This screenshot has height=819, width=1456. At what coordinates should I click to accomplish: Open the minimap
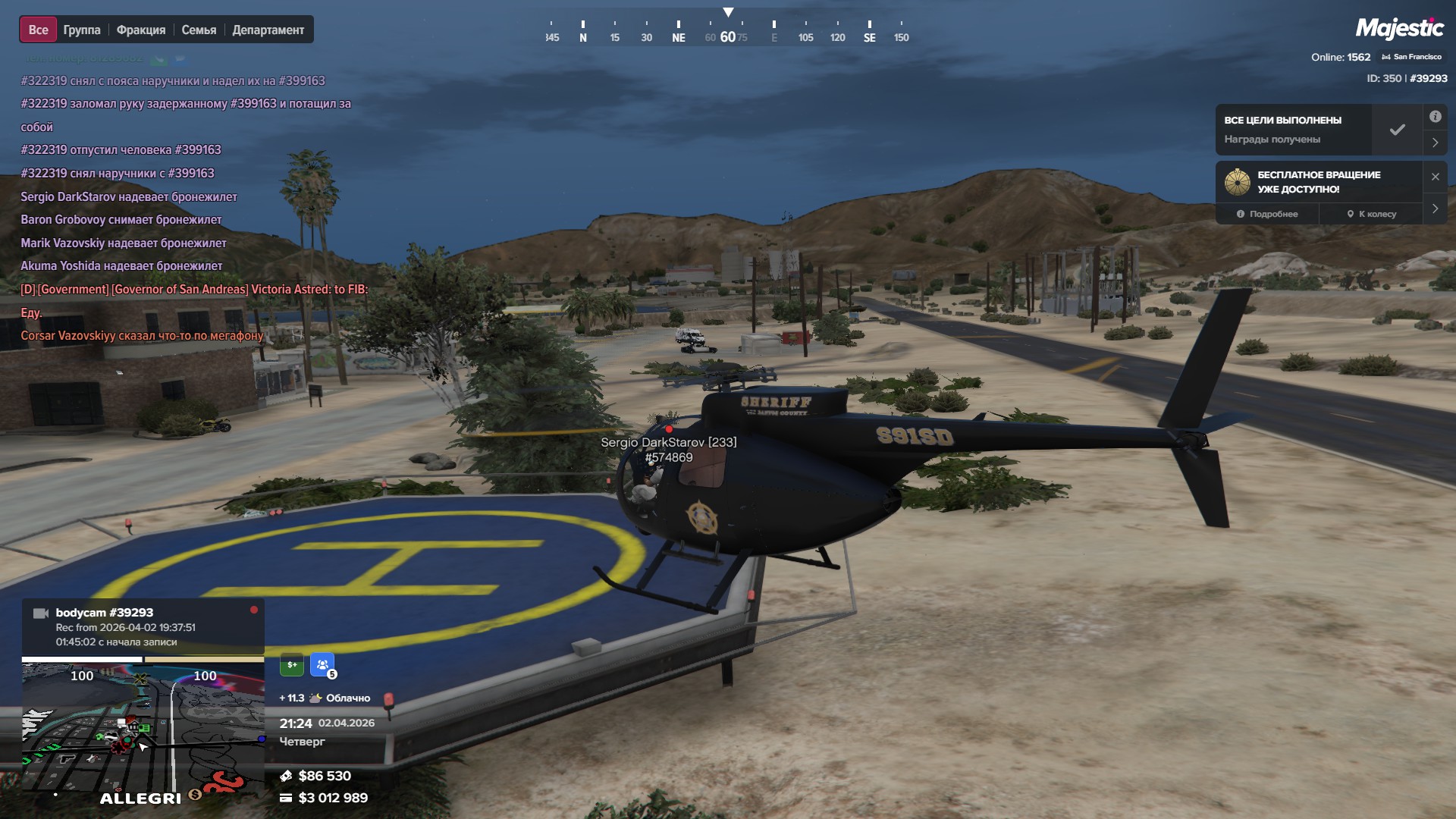click(143, 728)
